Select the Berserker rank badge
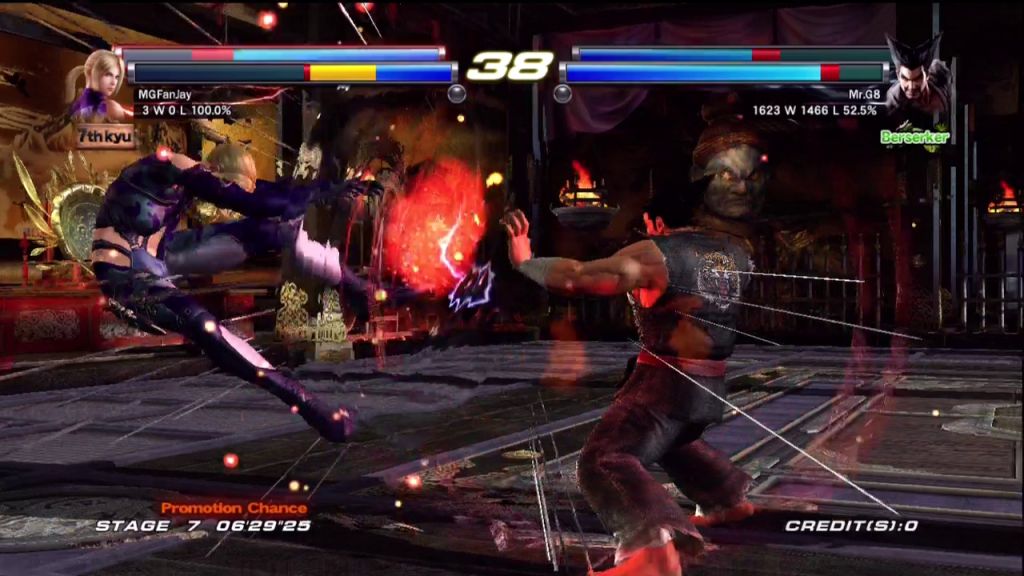 (914, 135)
